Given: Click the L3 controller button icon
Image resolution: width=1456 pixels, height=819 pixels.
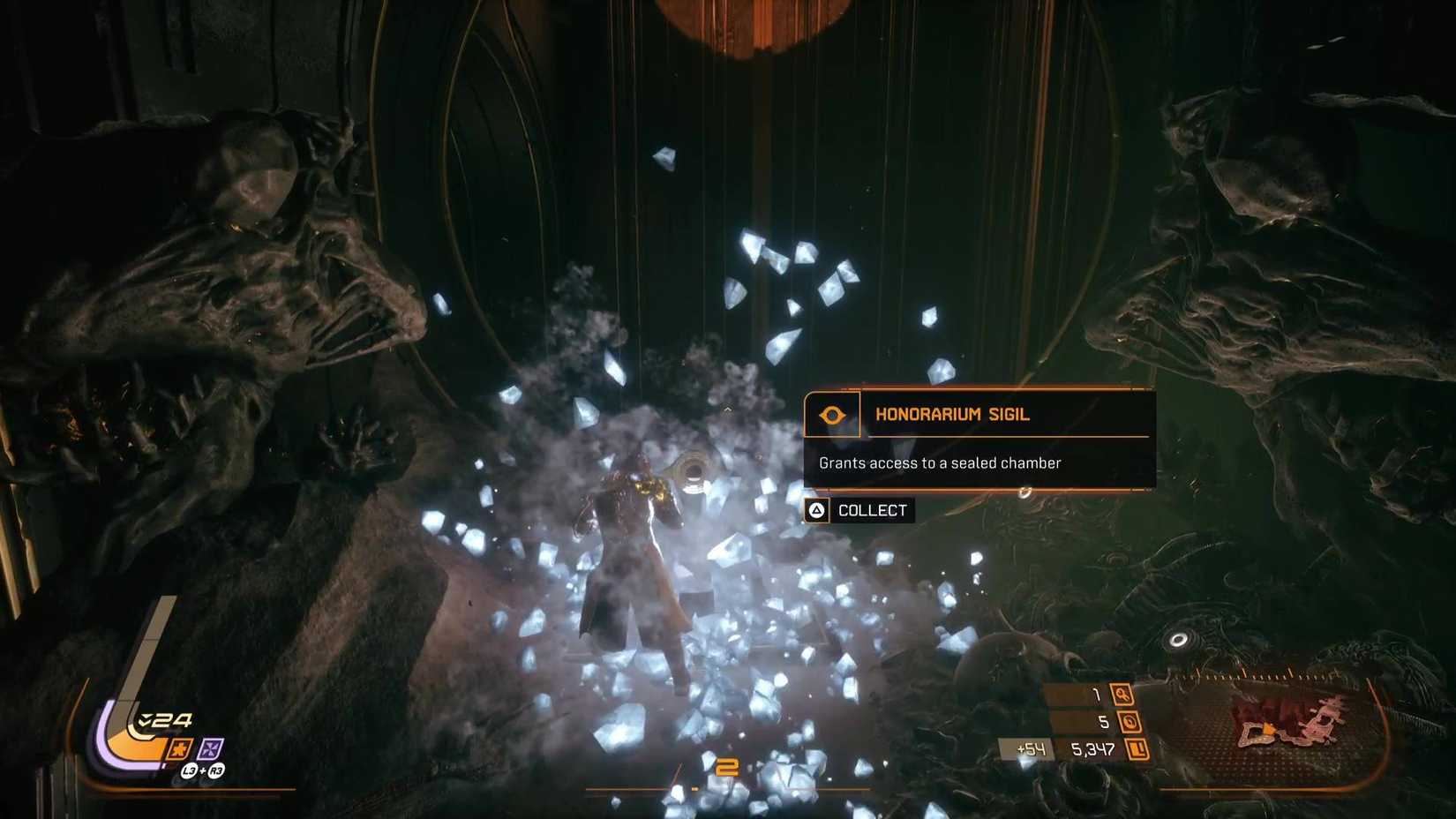Looking at the screenshot, I should 190,770.
